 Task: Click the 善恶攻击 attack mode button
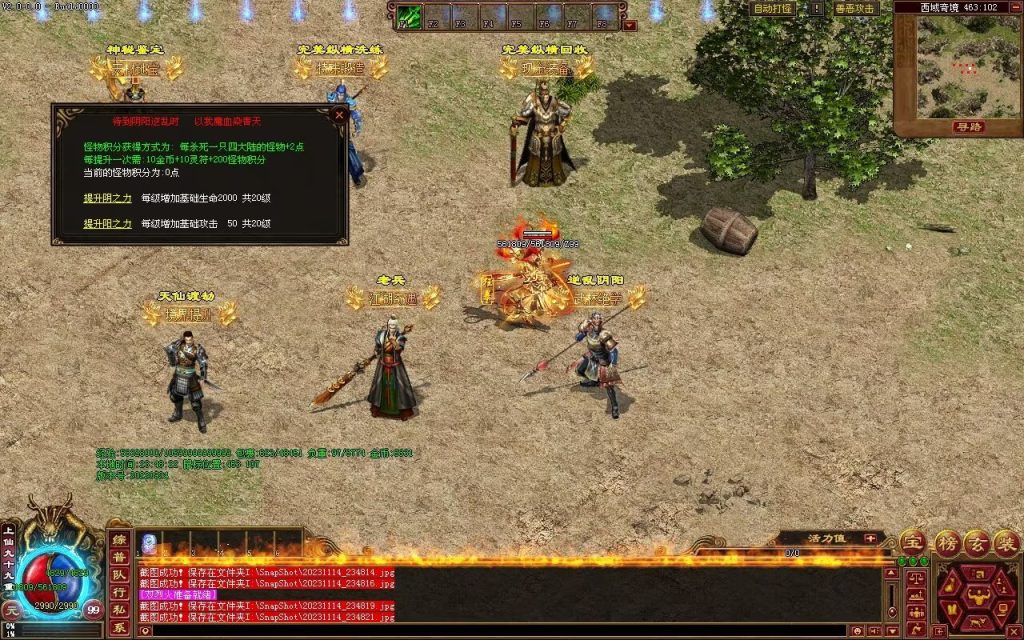point(855,8)
